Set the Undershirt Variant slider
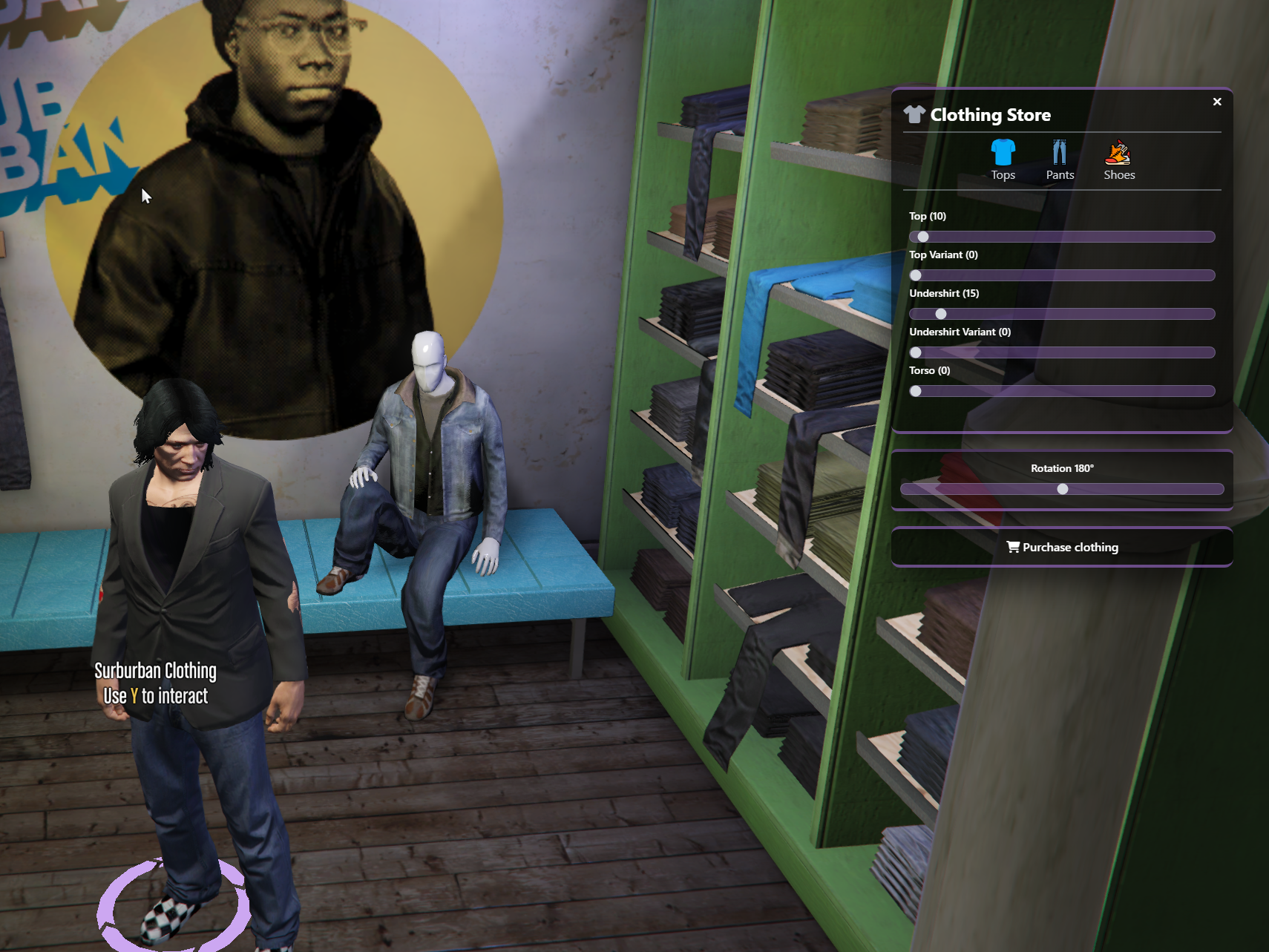 (x=1062, y=352)
